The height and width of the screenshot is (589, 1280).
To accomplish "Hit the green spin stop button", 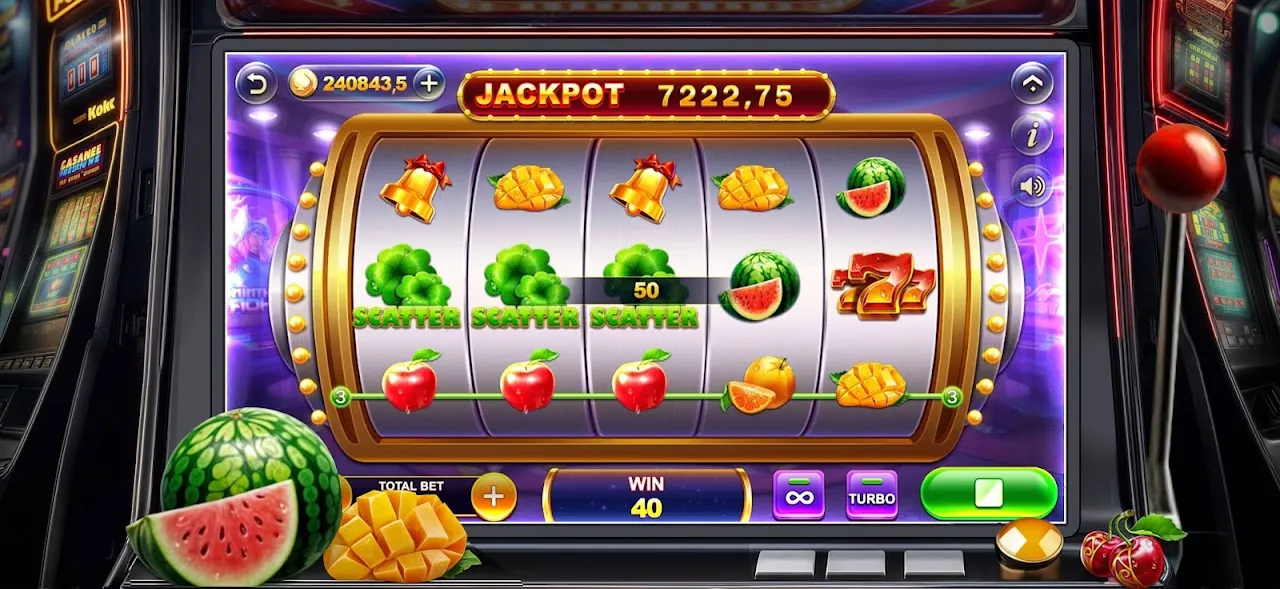I will (x=988, y=494).
